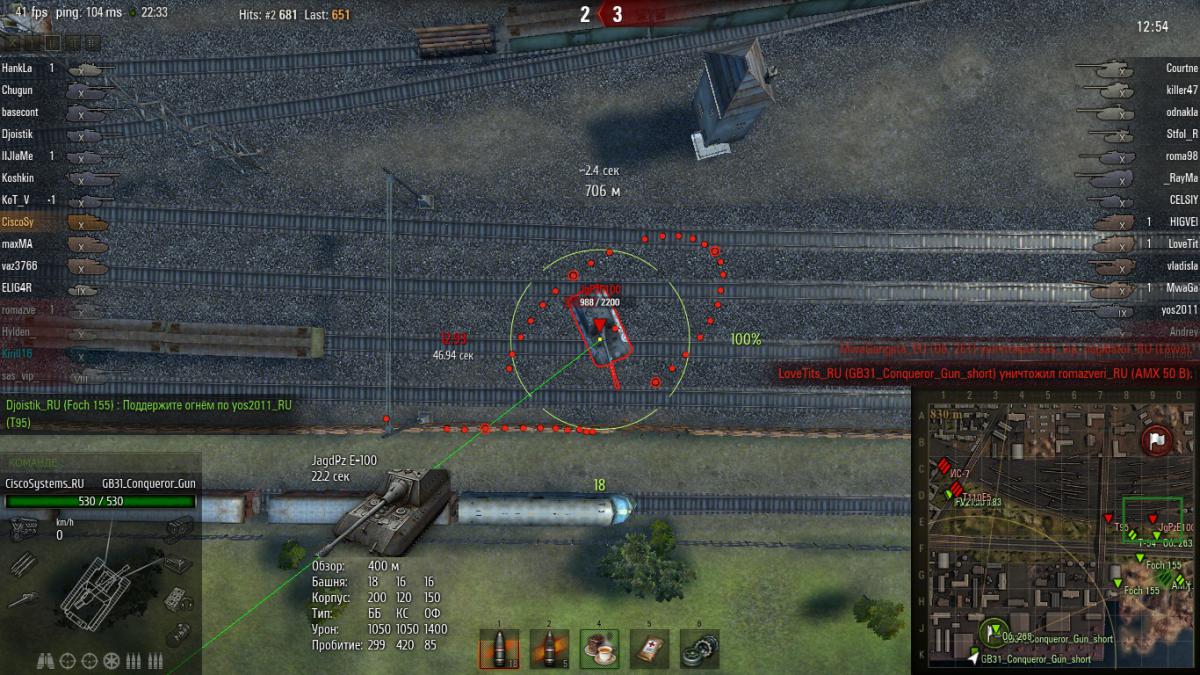Select vaz3766 in the allied team list

click(x=19, y=266)
